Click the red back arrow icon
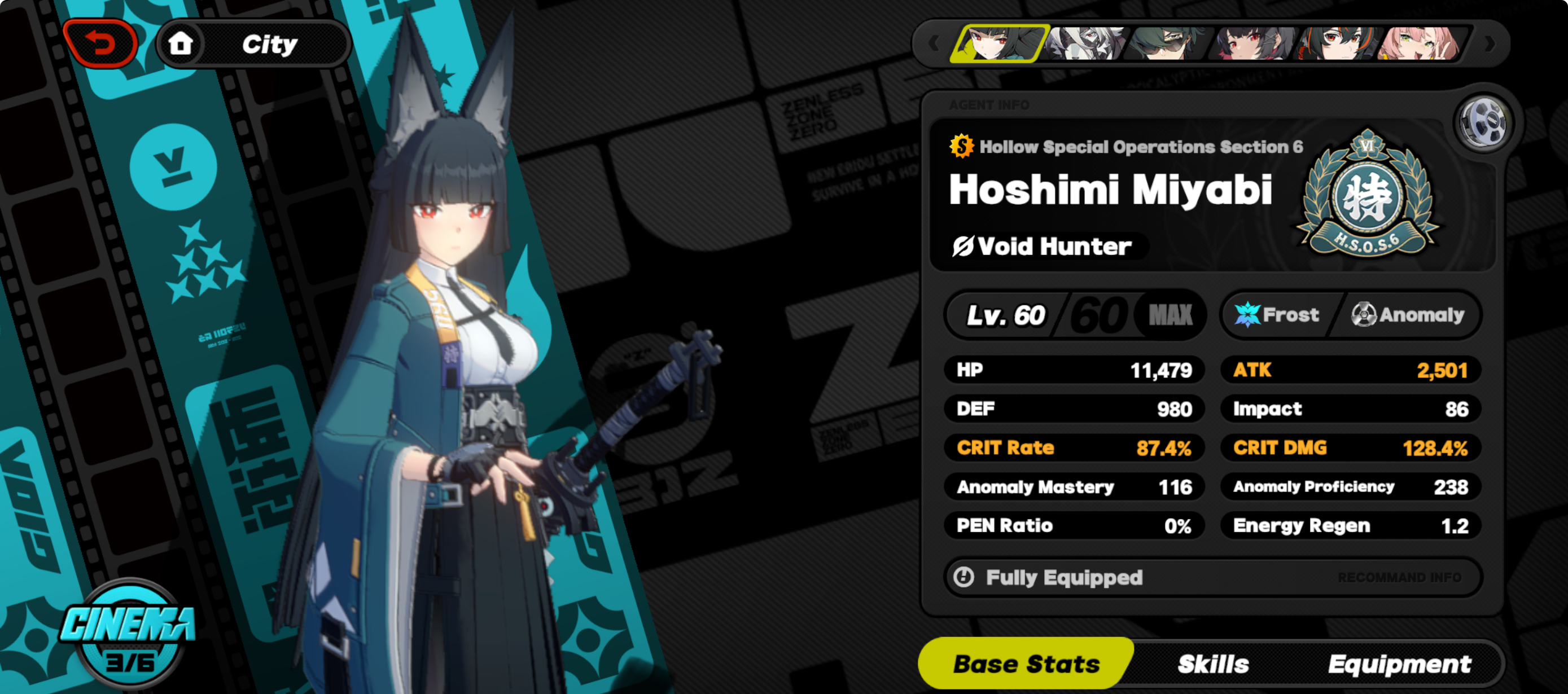Screen dimensions: 1568x694 (x=101, y=42)
